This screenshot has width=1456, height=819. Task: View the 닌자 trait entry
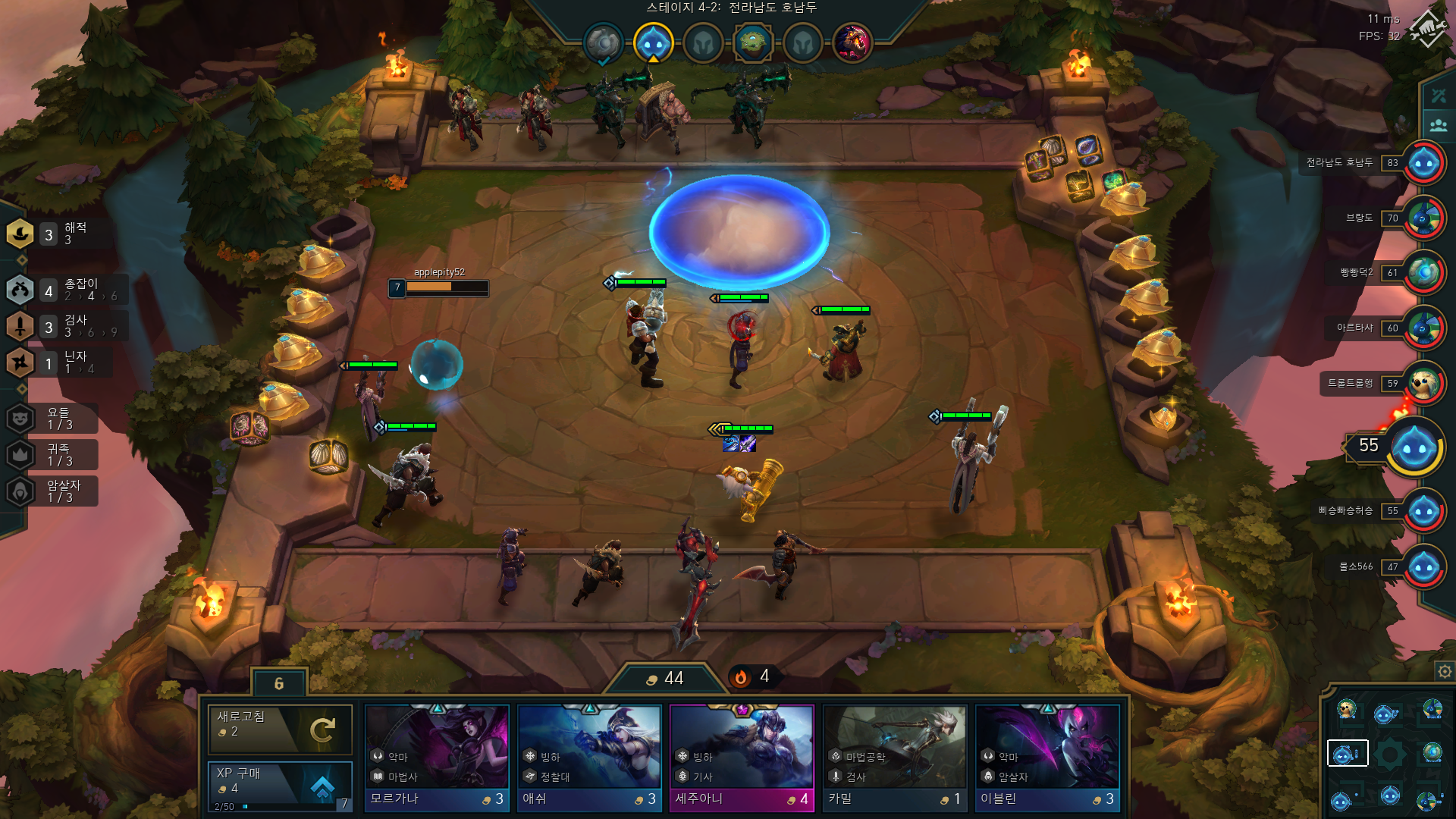click(x=57, y=362)
